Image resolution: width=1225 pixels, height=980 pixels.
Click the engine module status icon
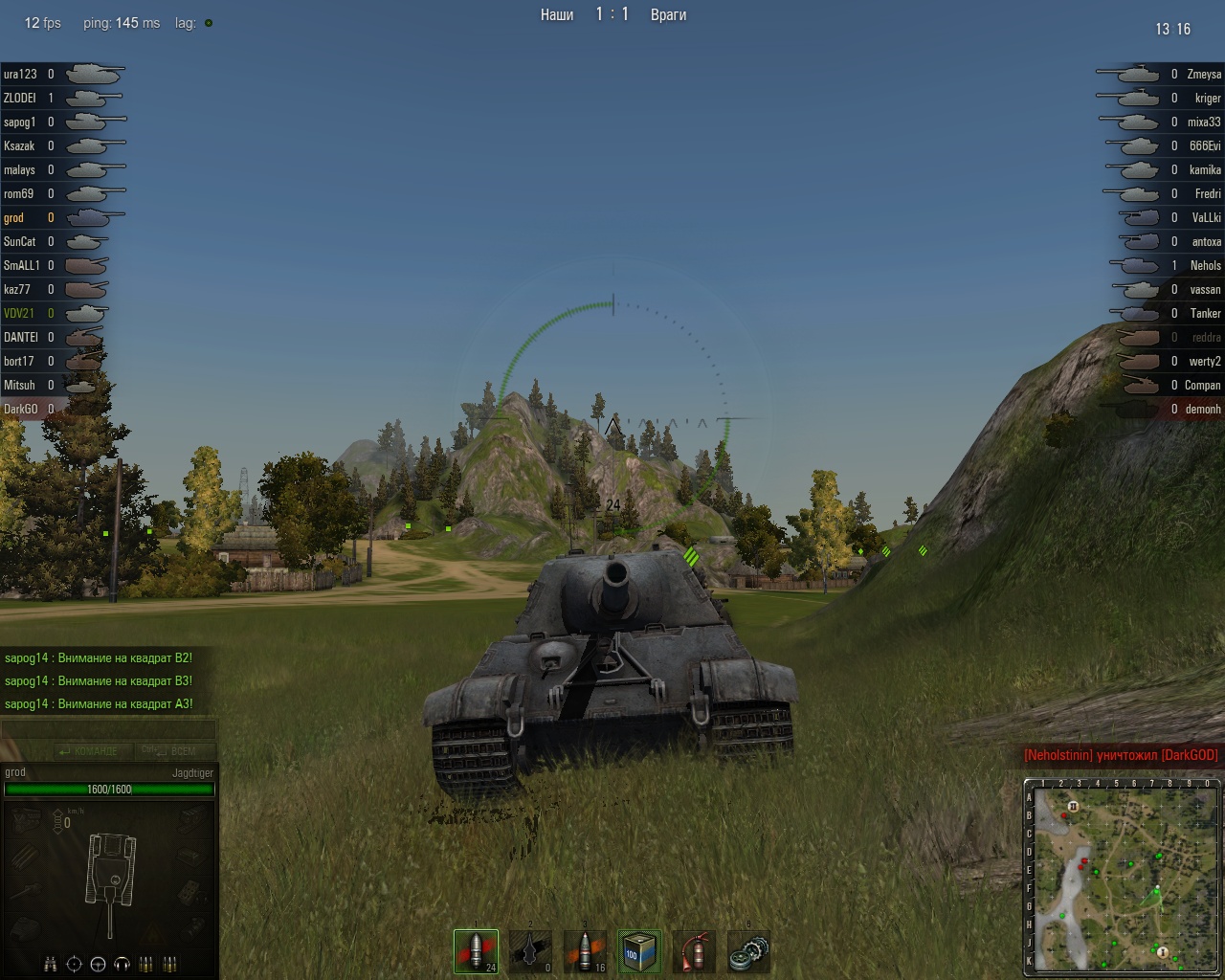[27, 819]
